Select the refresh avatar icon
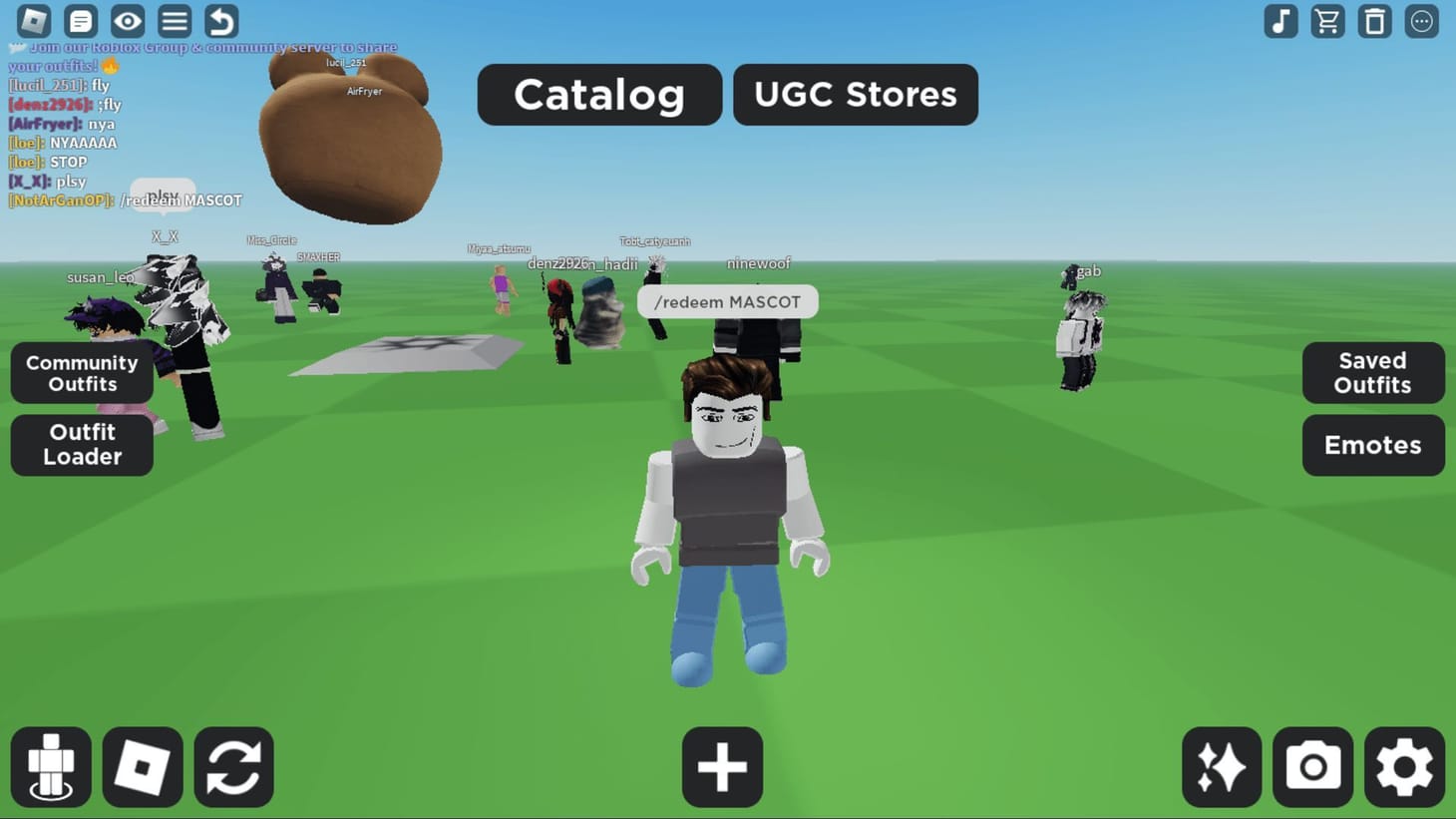 click(234, 766)
